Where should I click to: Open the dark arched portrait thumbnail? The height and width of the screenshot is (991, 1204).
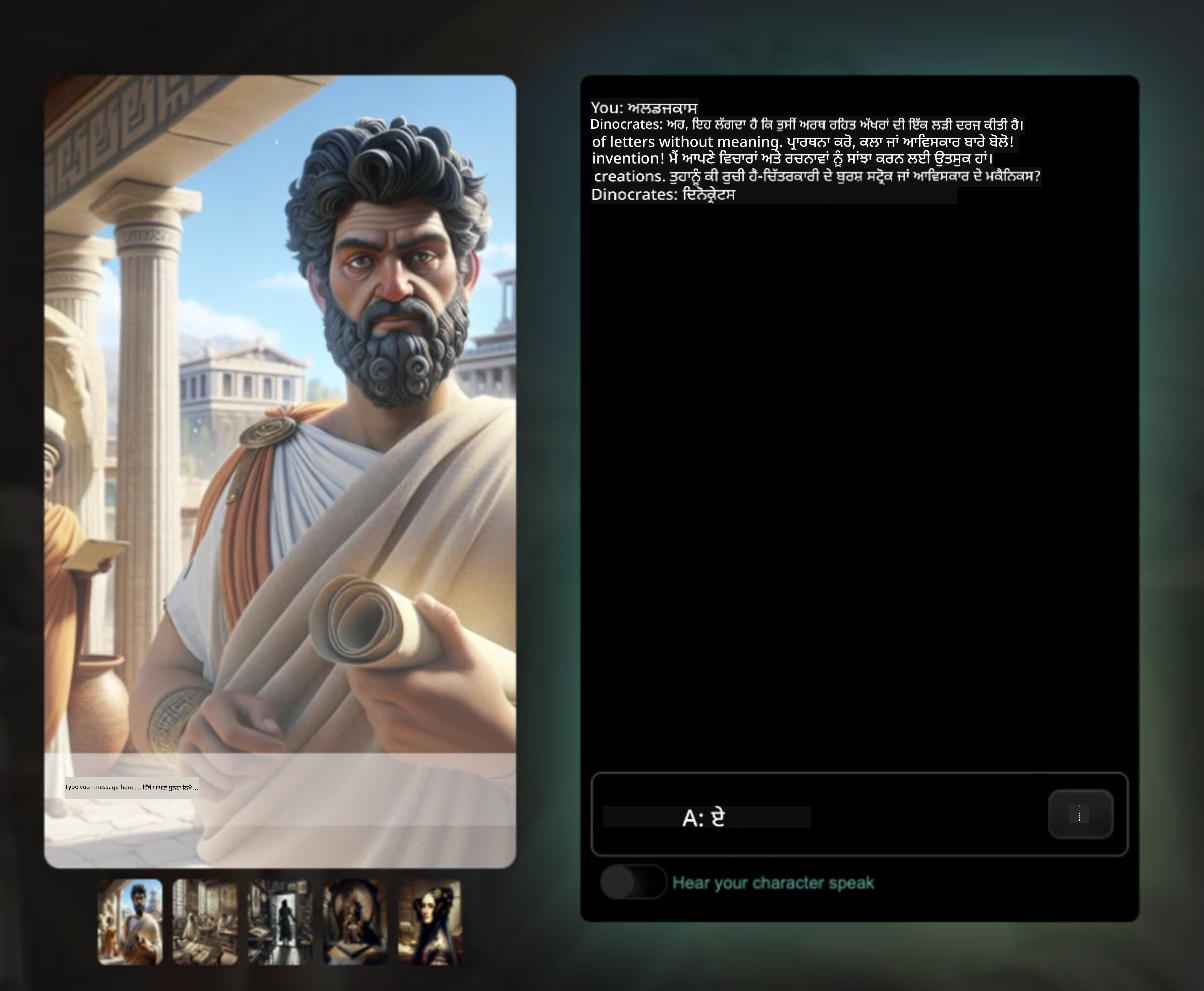tap(355, 921)
